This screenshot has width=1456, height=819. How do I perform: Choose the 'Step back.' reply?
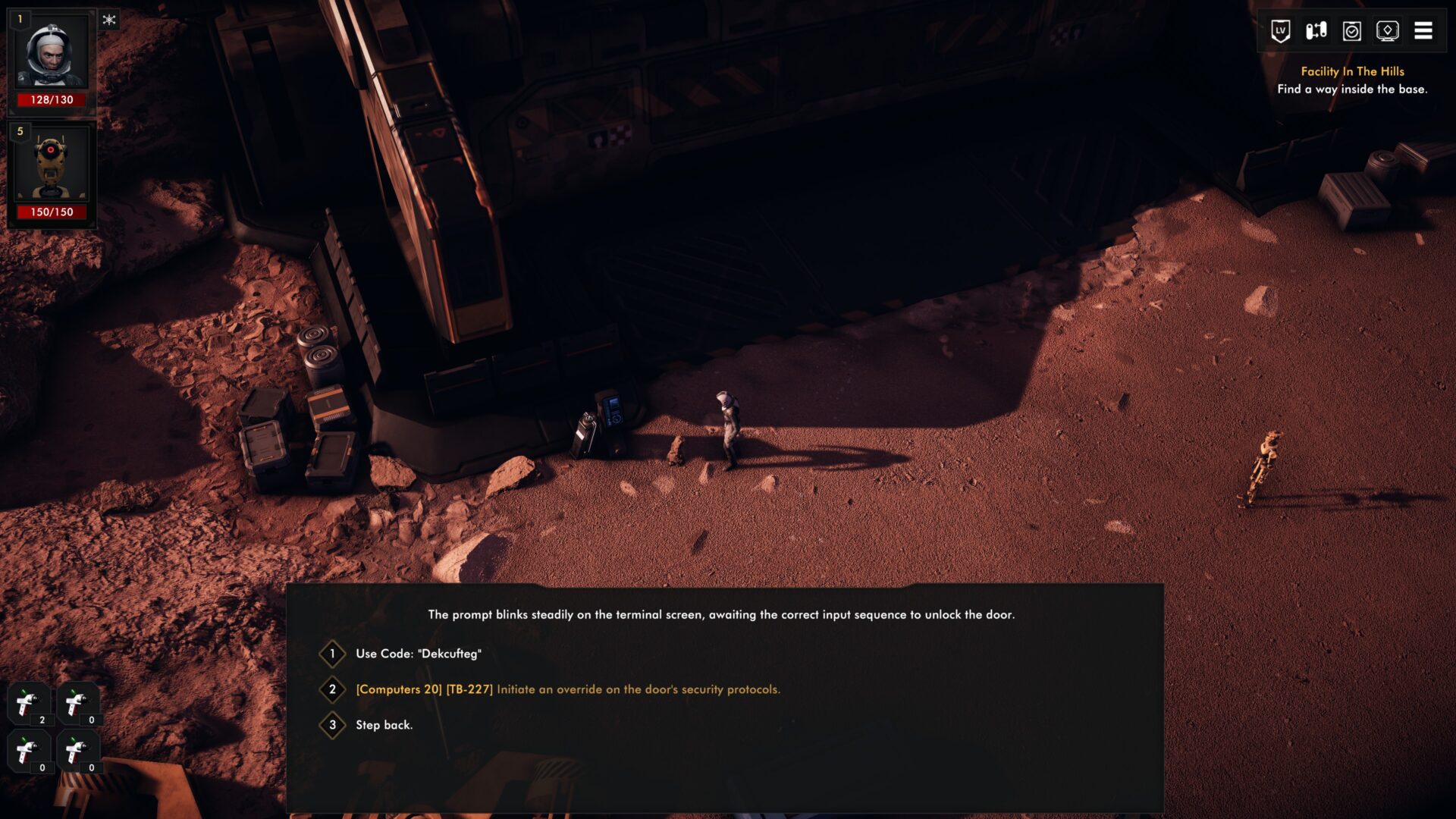(384, 725)
